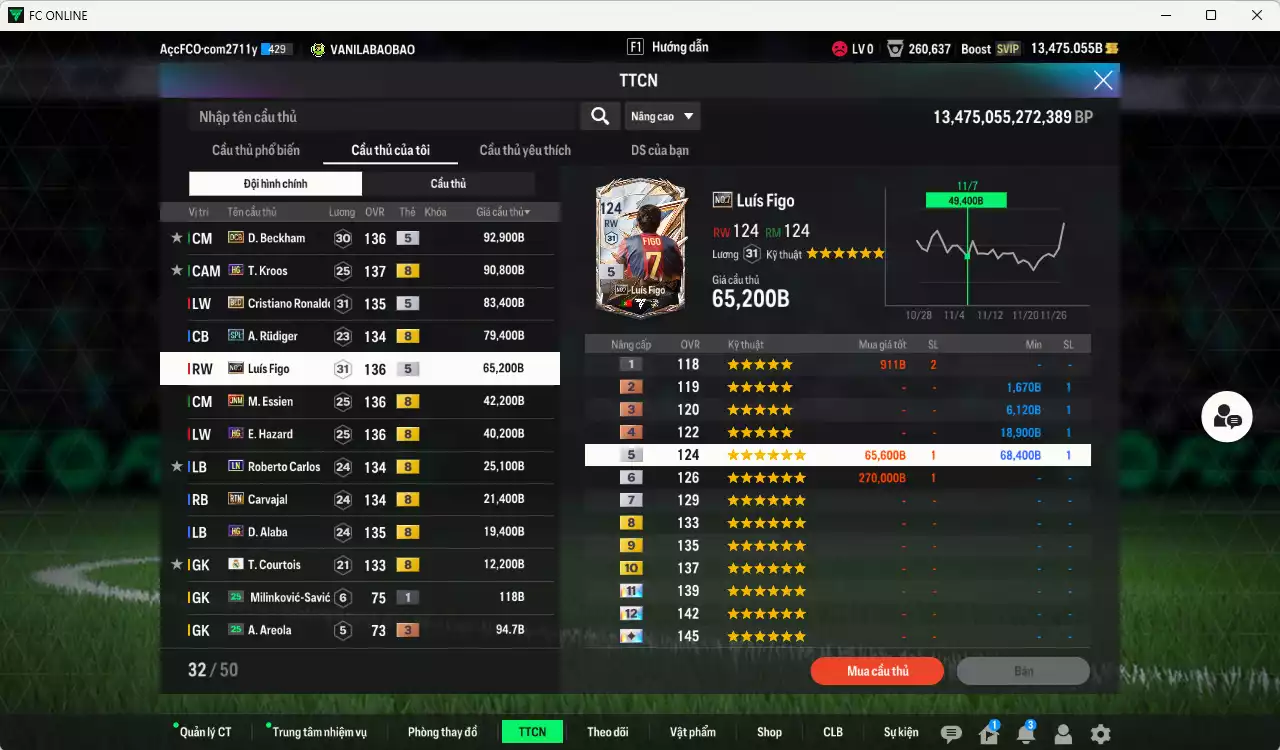Switch to the Theo dõi tab at the bottom
This screenshot has width=1280, height=750.
pyautogui.click(x=608, y=731)
